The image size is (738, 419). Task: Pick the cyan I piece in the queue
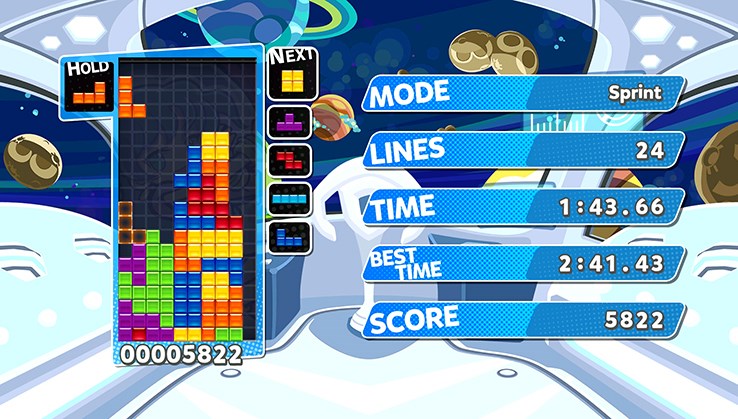tap(290, 198)
